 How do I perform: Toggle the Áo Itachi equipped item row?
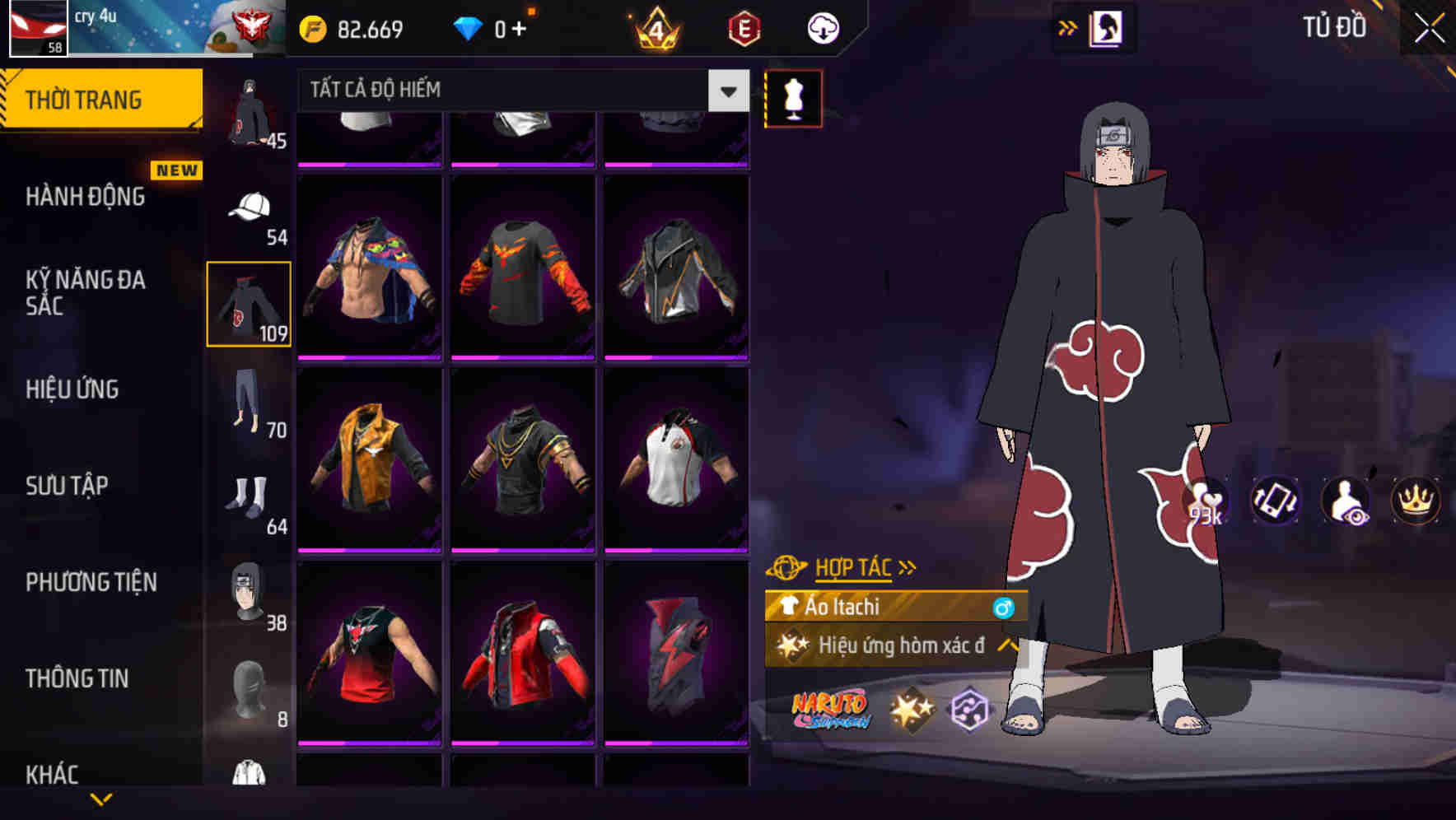tap(894, 608)
